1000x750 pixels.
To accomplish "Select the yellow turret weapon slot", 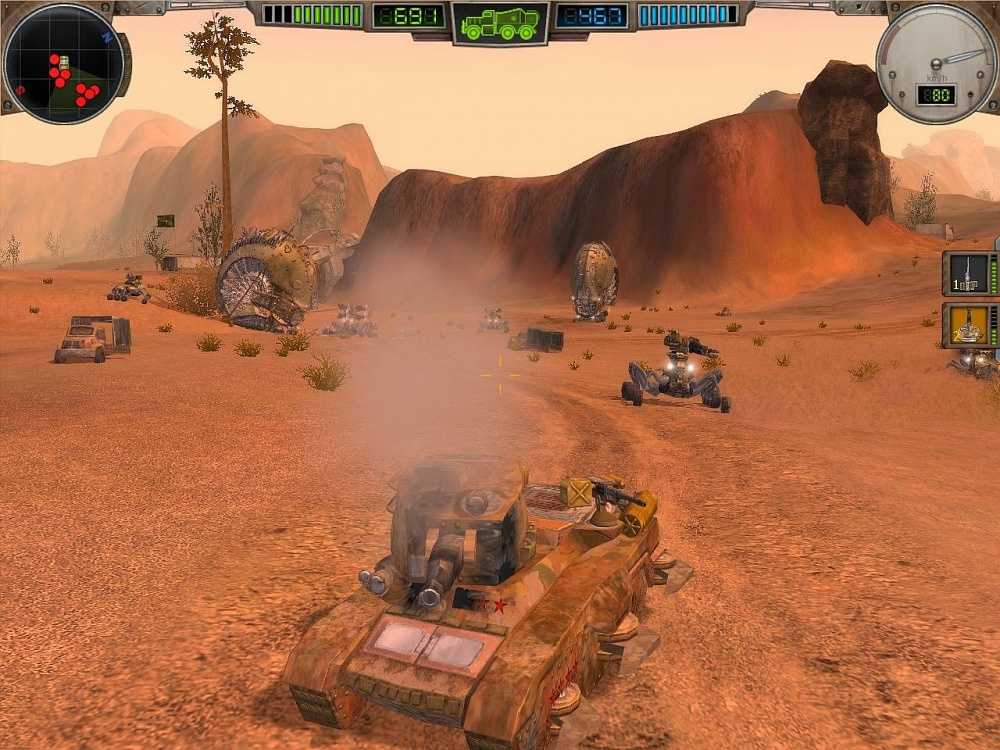I will (x=968, y=325).
